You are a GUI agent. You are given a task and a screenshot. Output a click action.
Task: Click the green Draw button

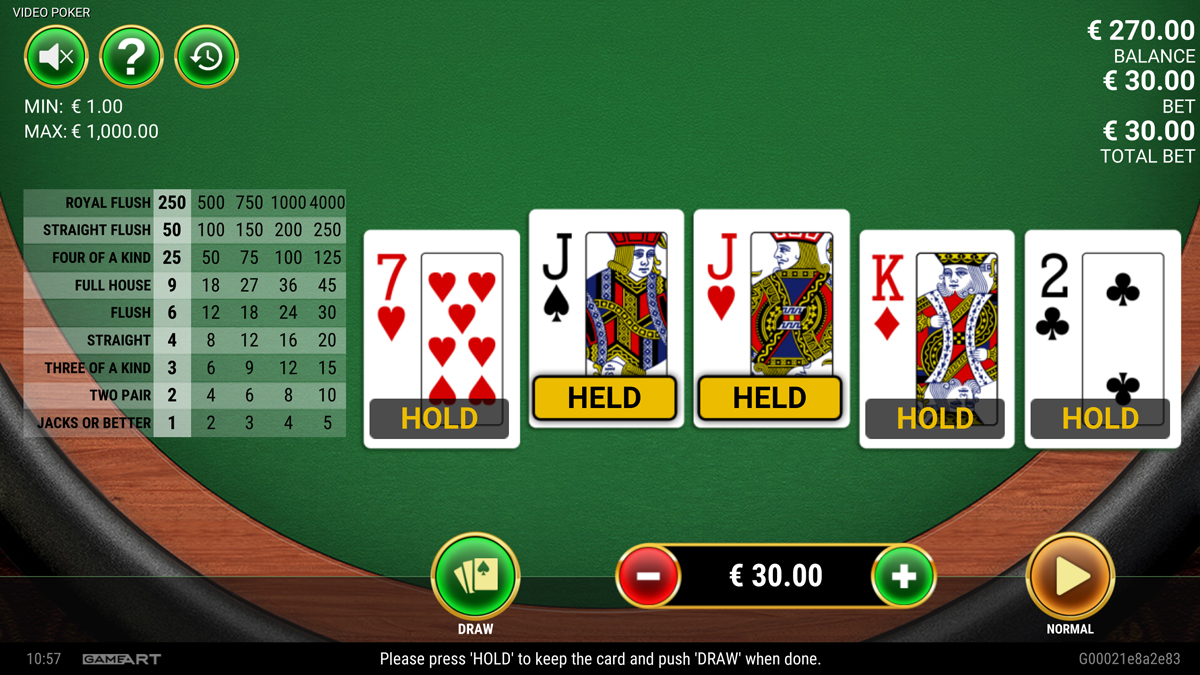coord(475,576)
